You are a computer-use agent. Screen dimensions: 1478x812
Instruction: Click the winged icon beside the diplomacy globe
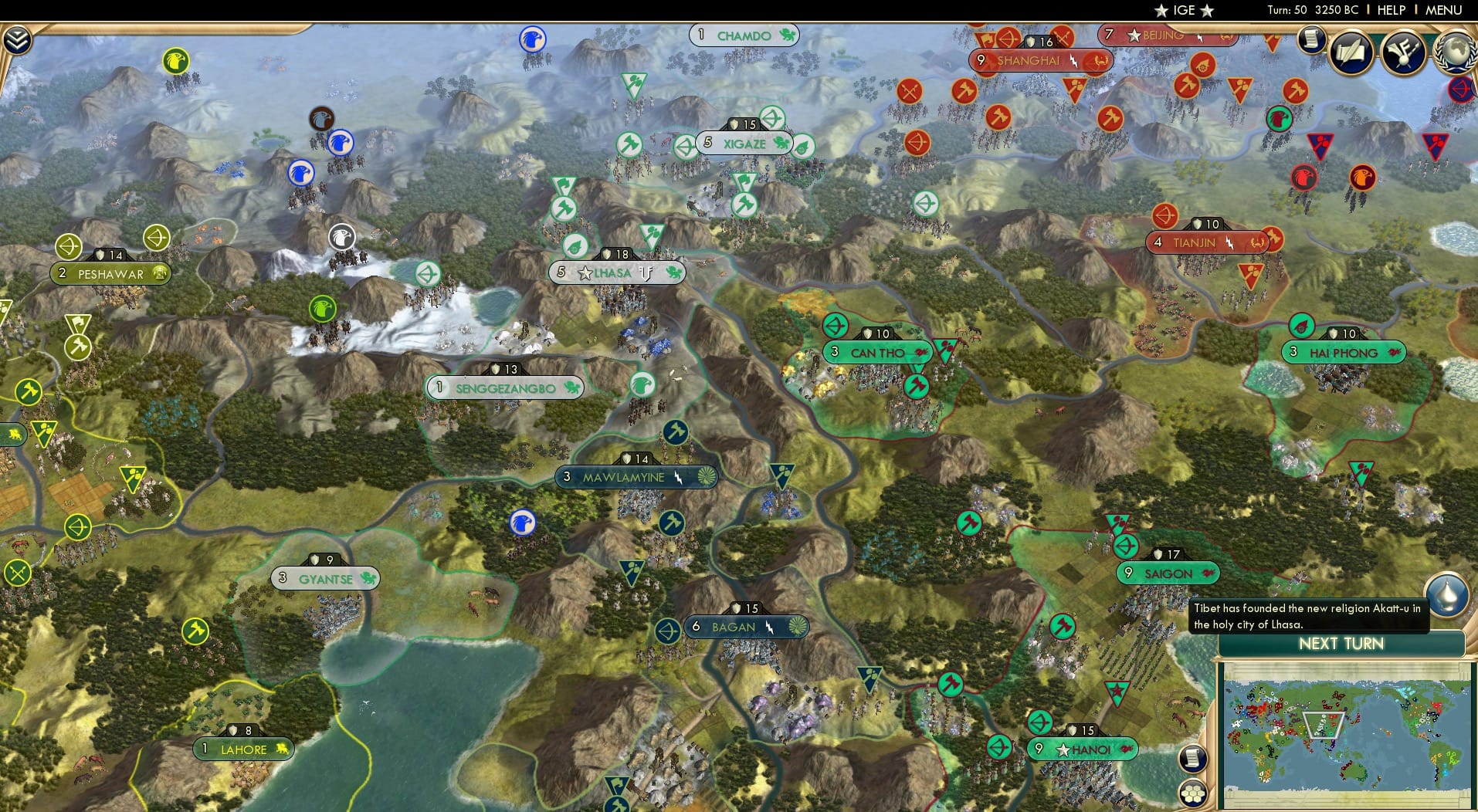(x=1402, y=52)
